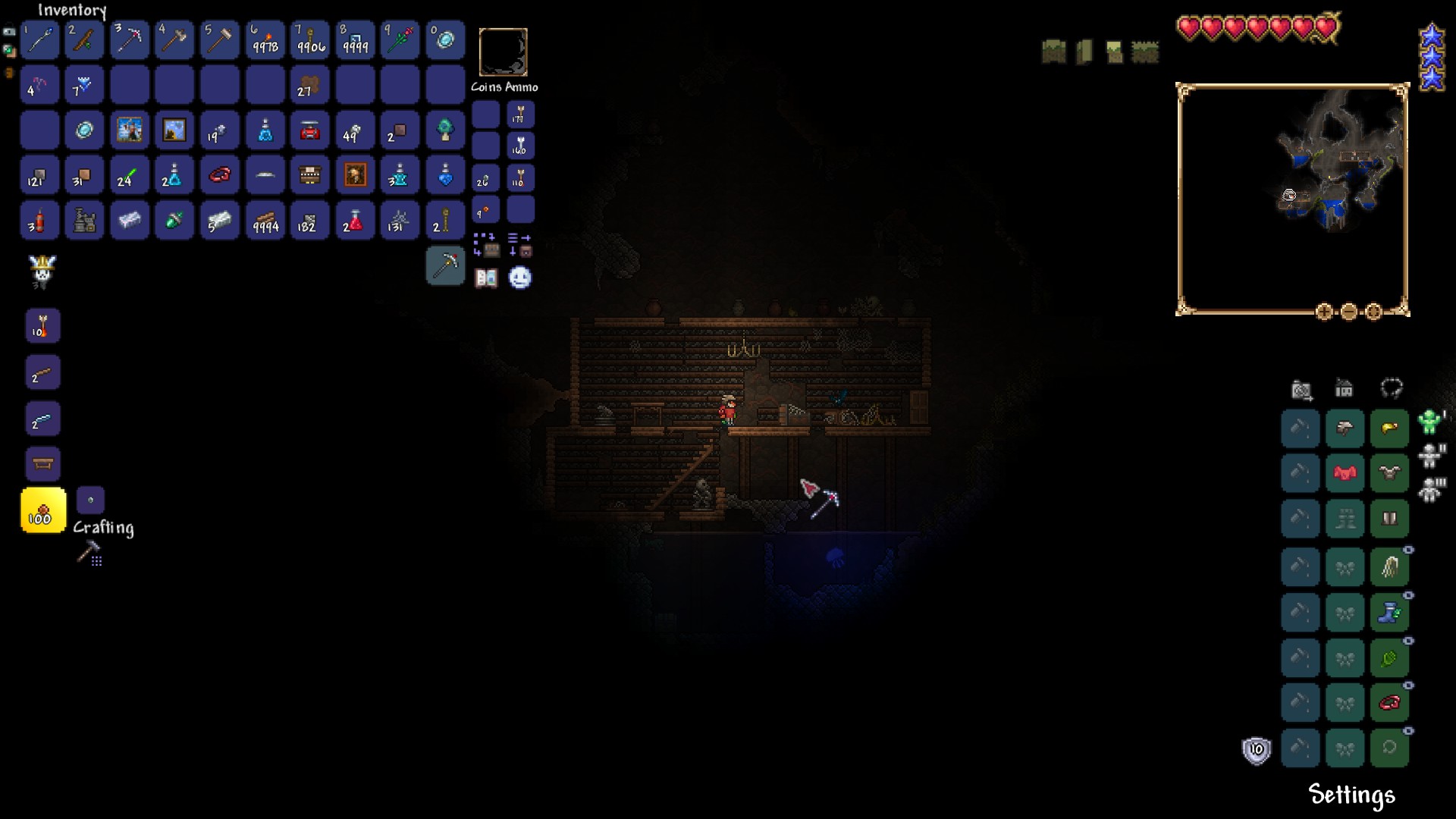Click the defense shield showing 10
This screenshot has width=1456, height=819.
1257,749
